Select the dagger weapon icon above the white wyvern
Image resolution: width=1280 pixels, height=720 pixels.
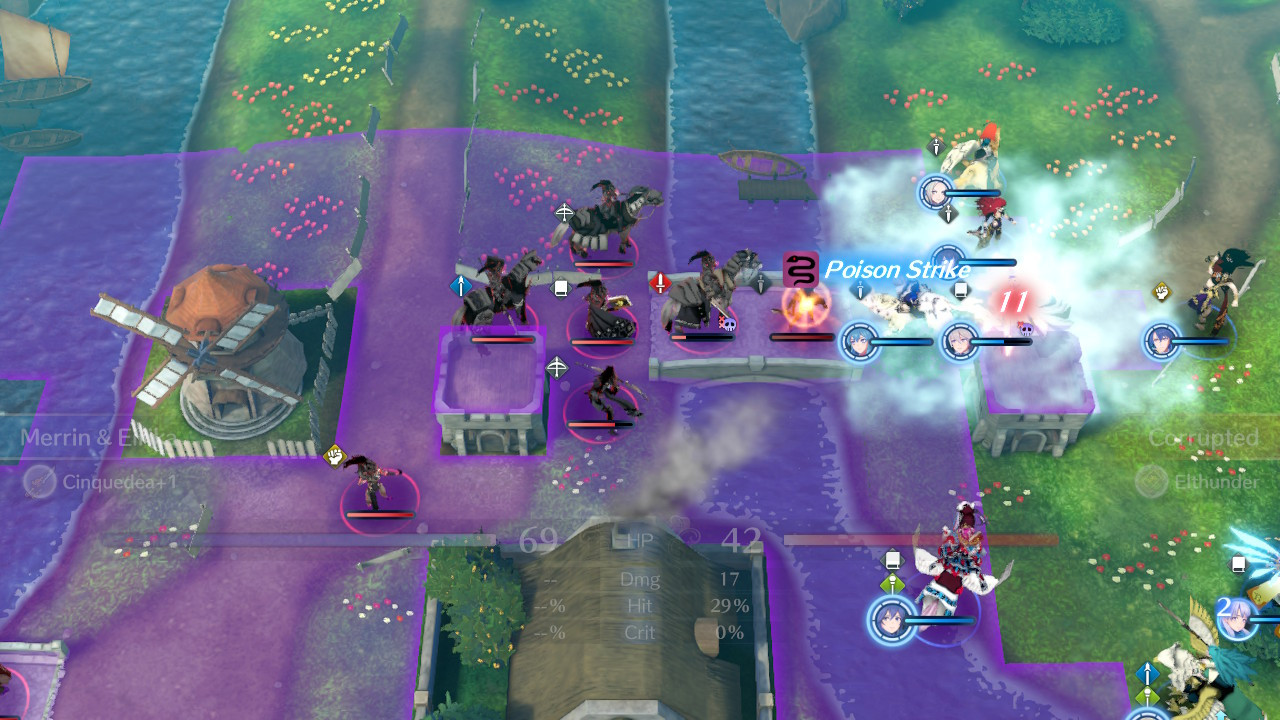point(935,148)
